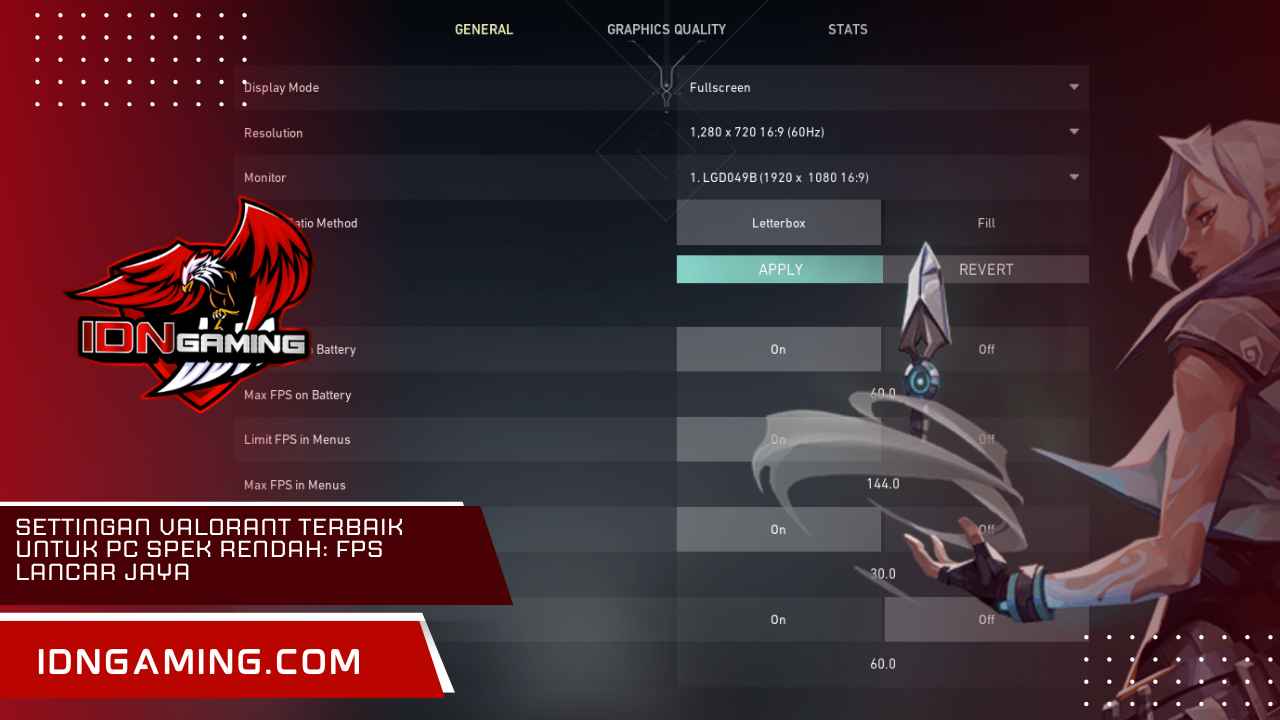Click the APPLY button

coord(779,269)
